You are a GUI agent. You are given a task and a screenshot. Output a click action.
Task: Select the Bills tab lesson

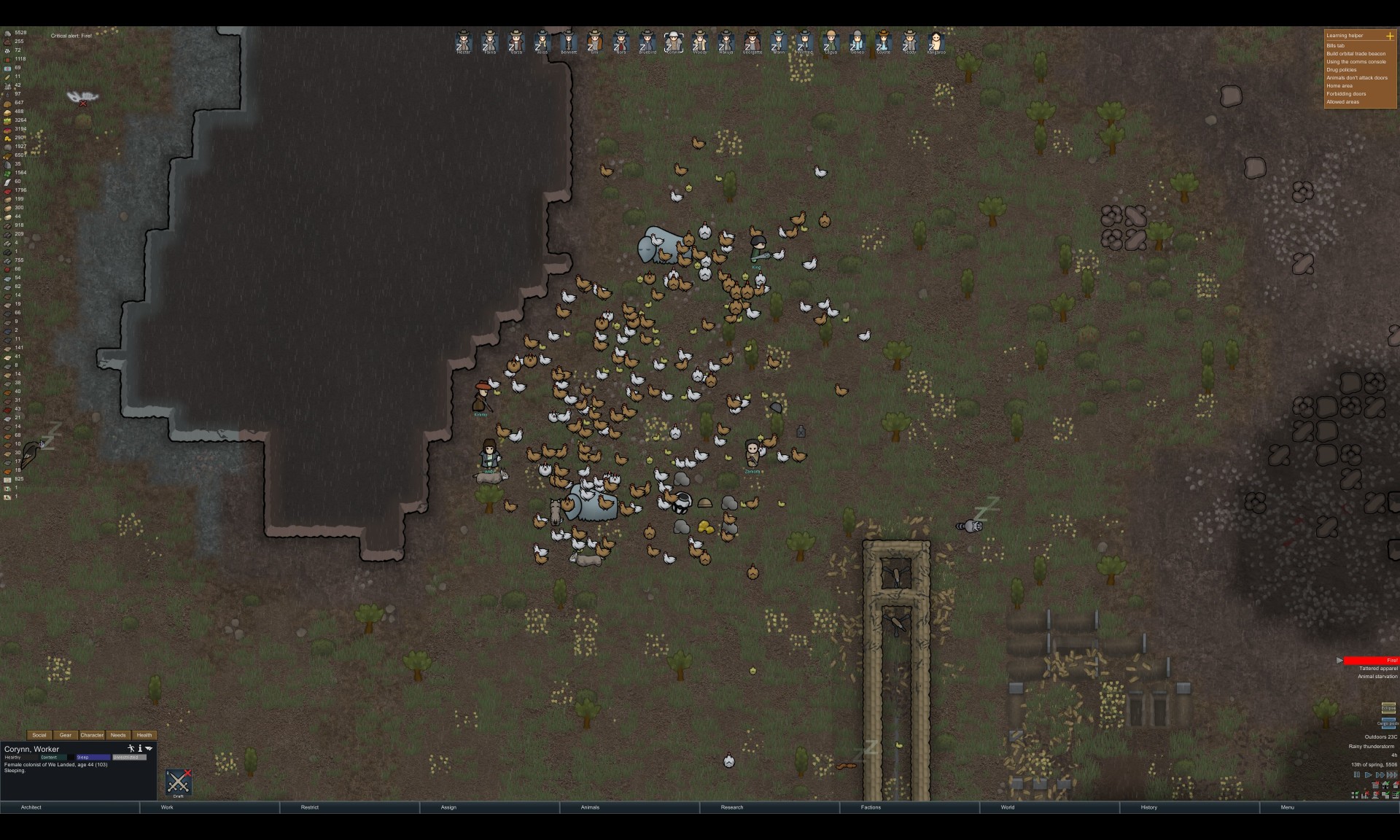[1336, 46]
